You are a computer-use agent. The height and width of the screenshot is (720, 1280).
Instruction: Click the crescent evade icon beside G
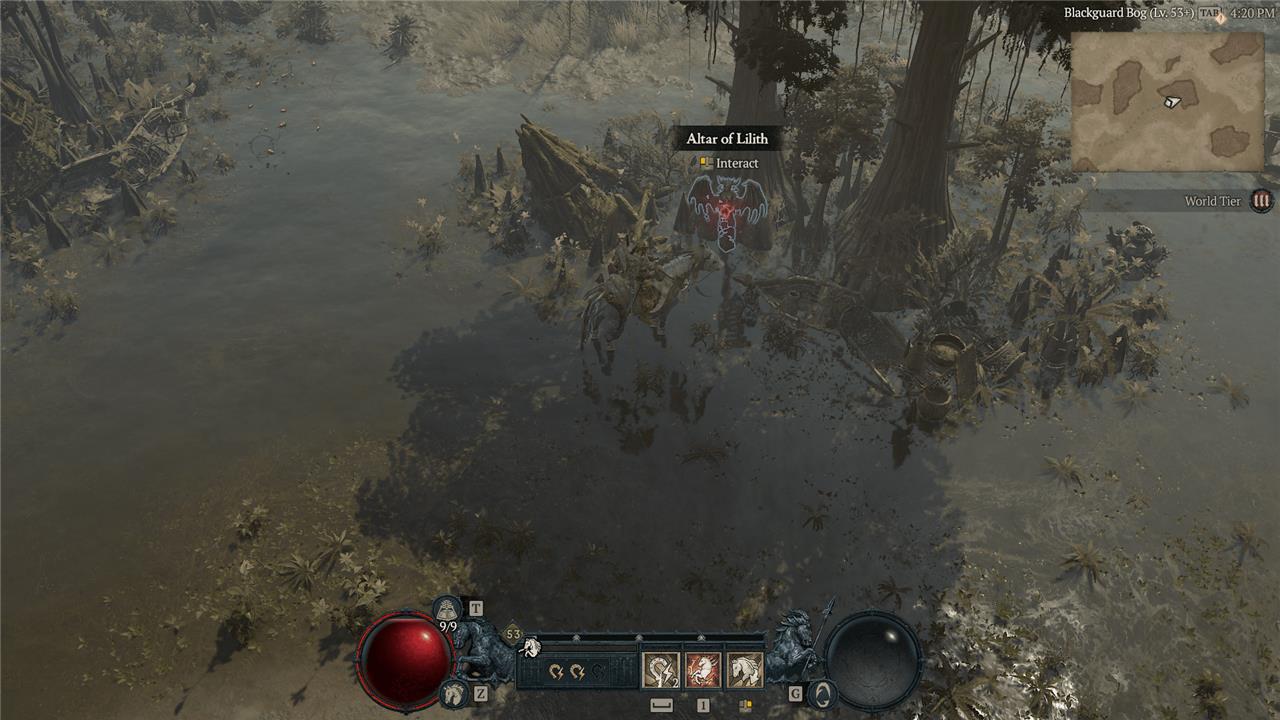pyautogui.click(x=822, y=693)
